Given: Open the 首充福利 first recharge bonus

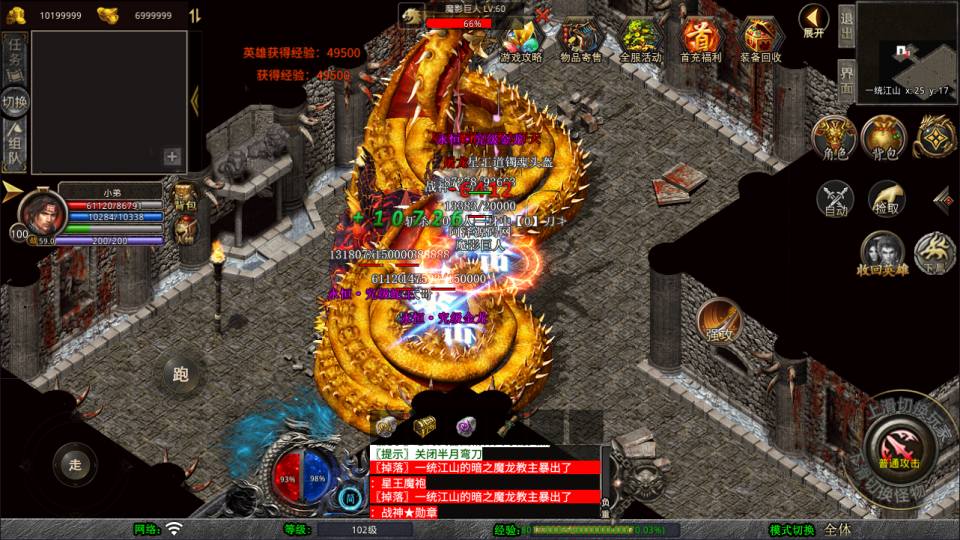Looking at the screenshot, I should click(x=701, y=41).
